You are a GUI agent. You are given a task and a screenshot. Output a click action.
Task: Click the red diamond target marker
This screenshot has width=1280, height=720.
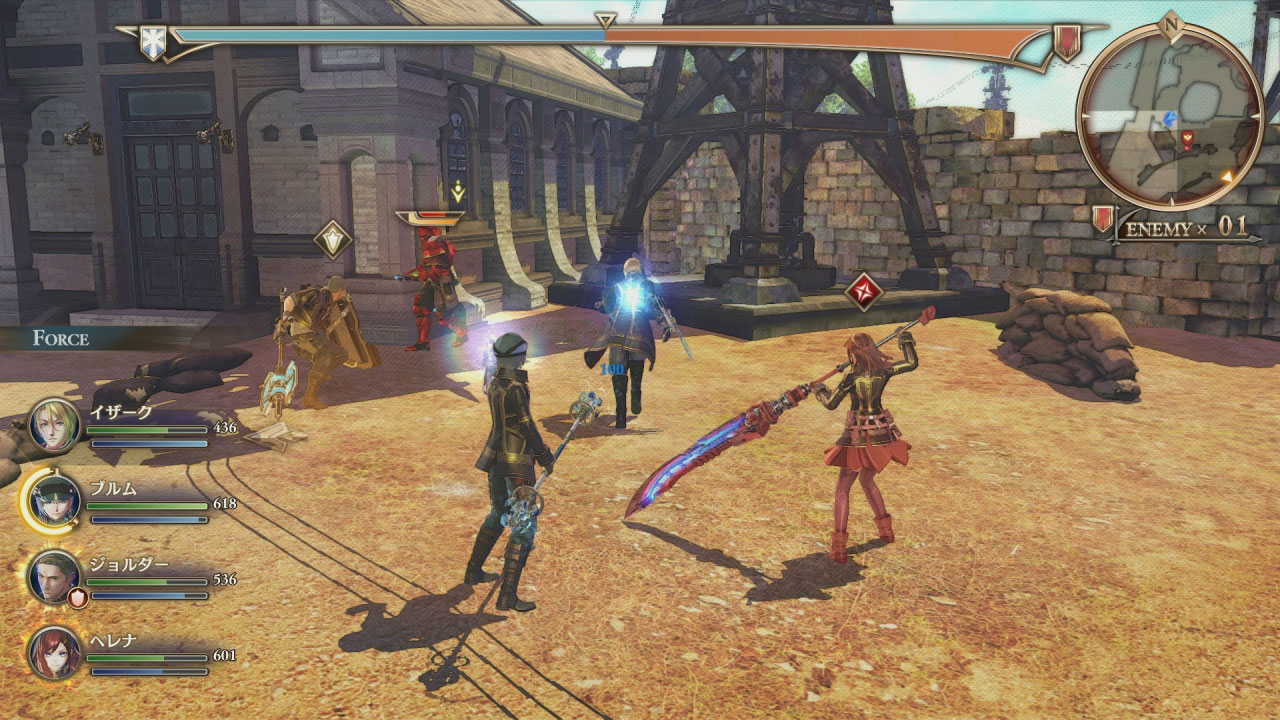(x=863, y=292)
